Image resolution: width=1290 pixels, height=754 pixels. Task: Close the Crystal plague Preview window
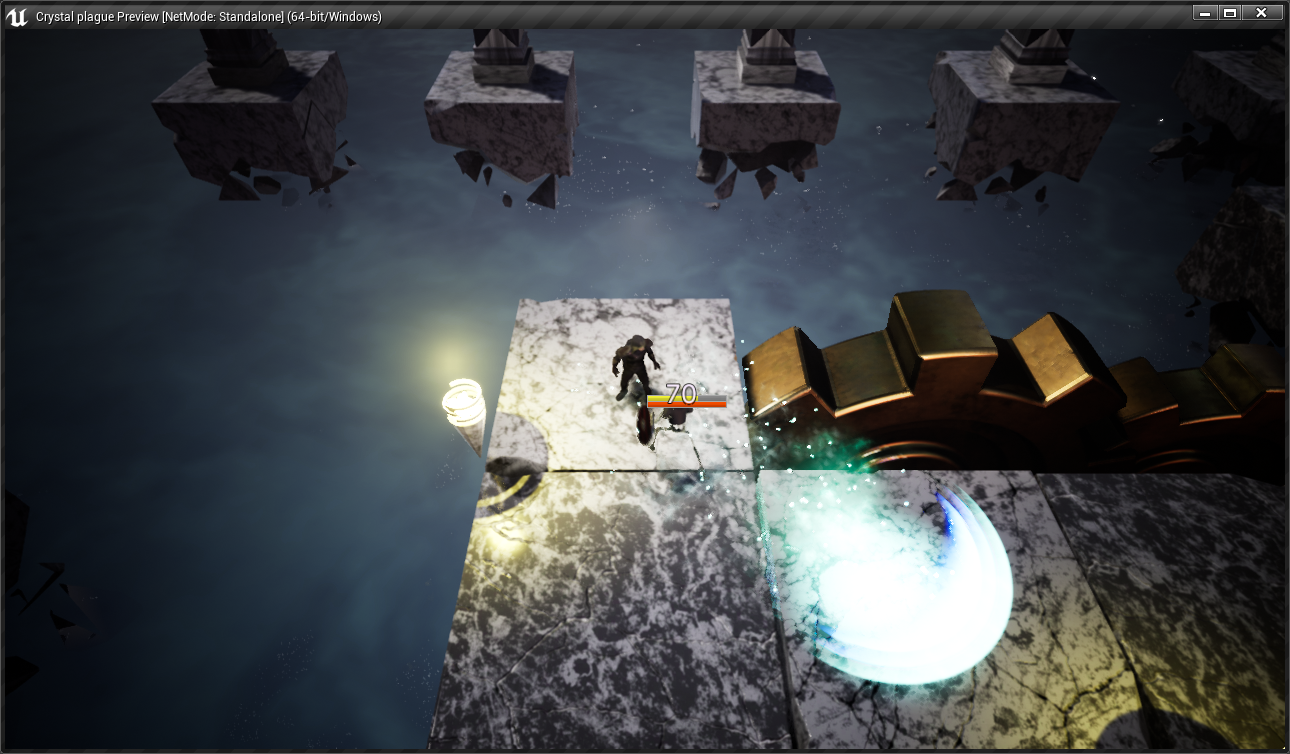tap(1262, 13)
